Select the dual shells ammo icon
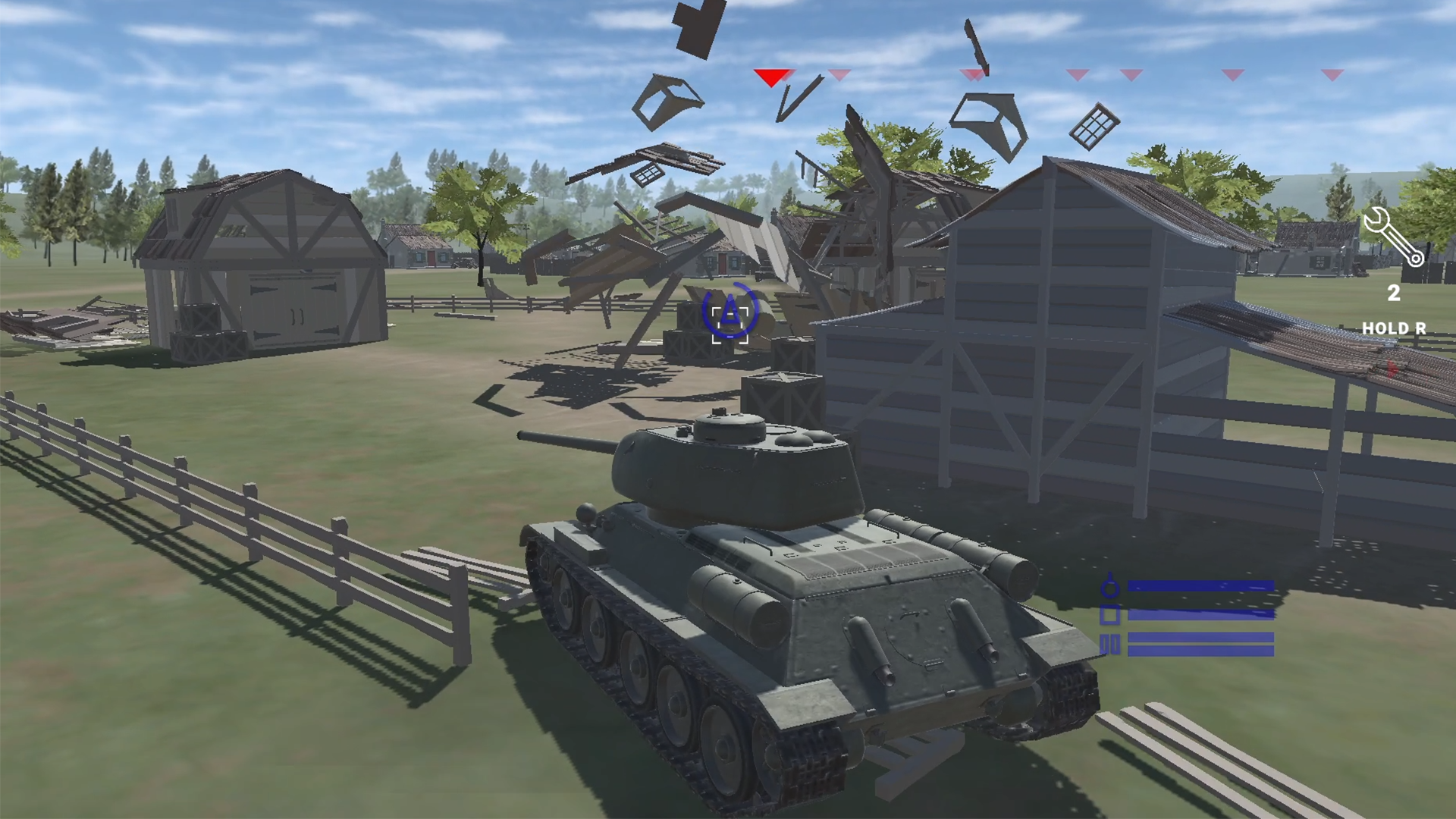The image size is (1456, 819). point(1109,645)
